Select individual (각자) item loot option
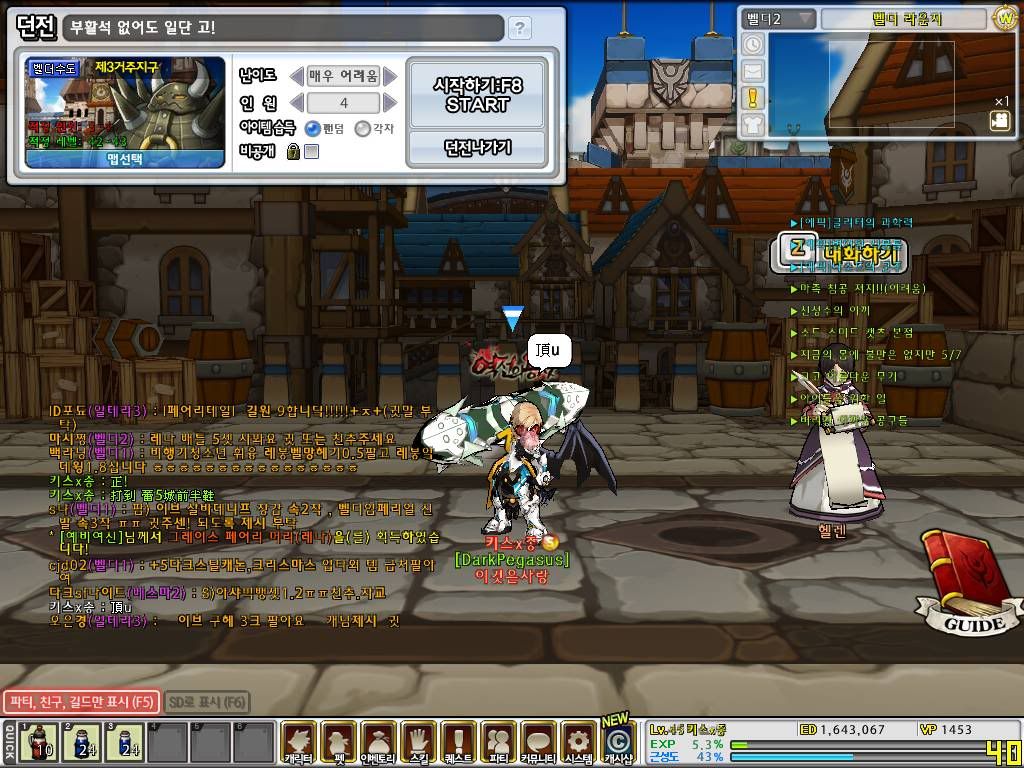The height and width of the screenshot is (768, 1024). pos(363,128)
